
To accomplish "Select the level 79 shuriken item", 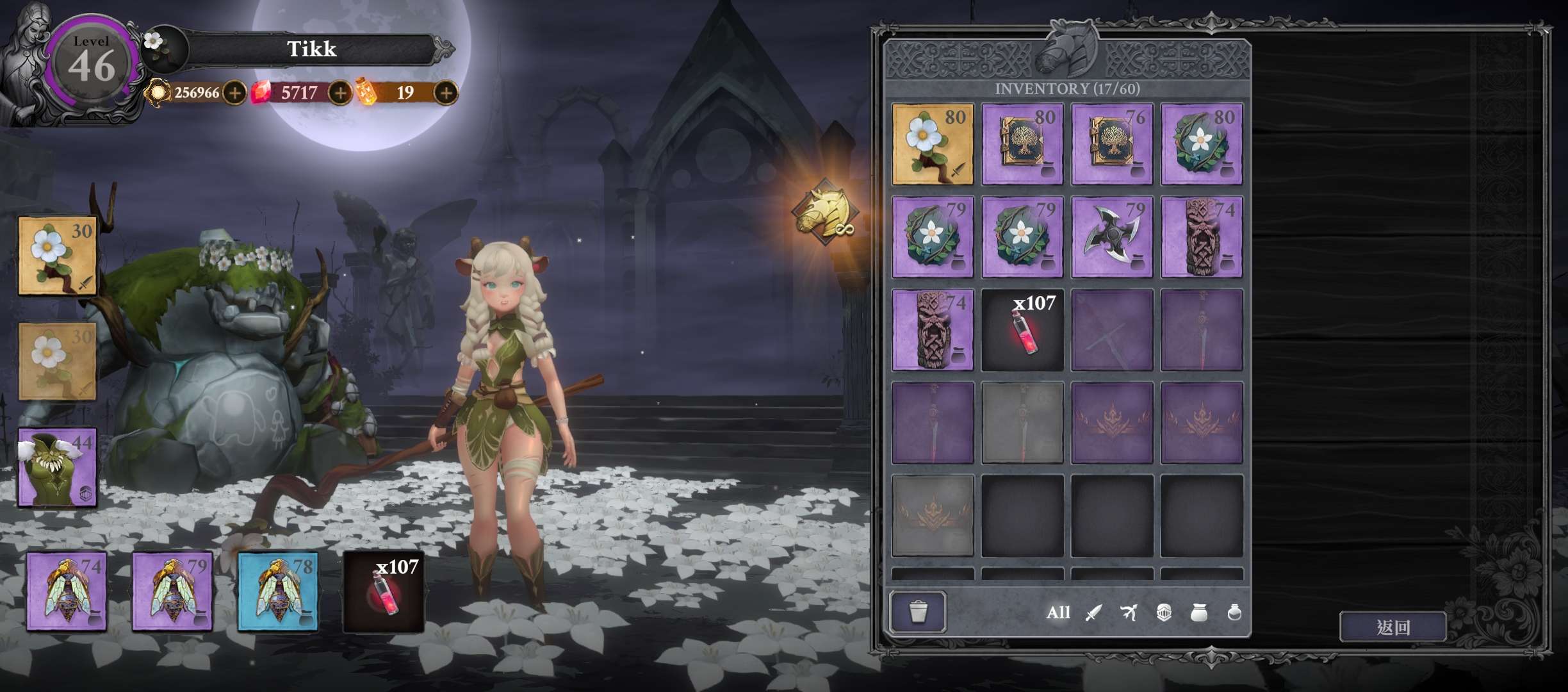I will (1112, 237).
